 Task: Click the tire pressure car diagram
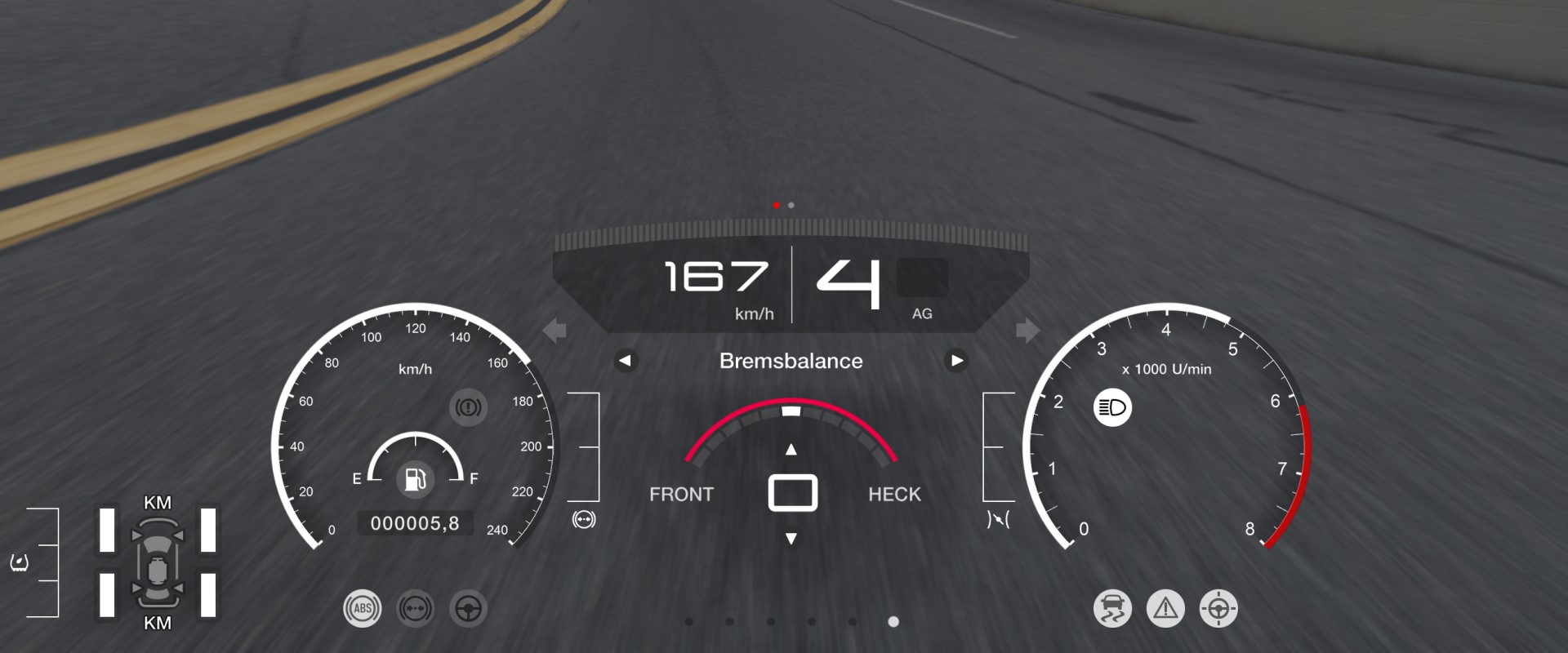(x=158, y=563)
